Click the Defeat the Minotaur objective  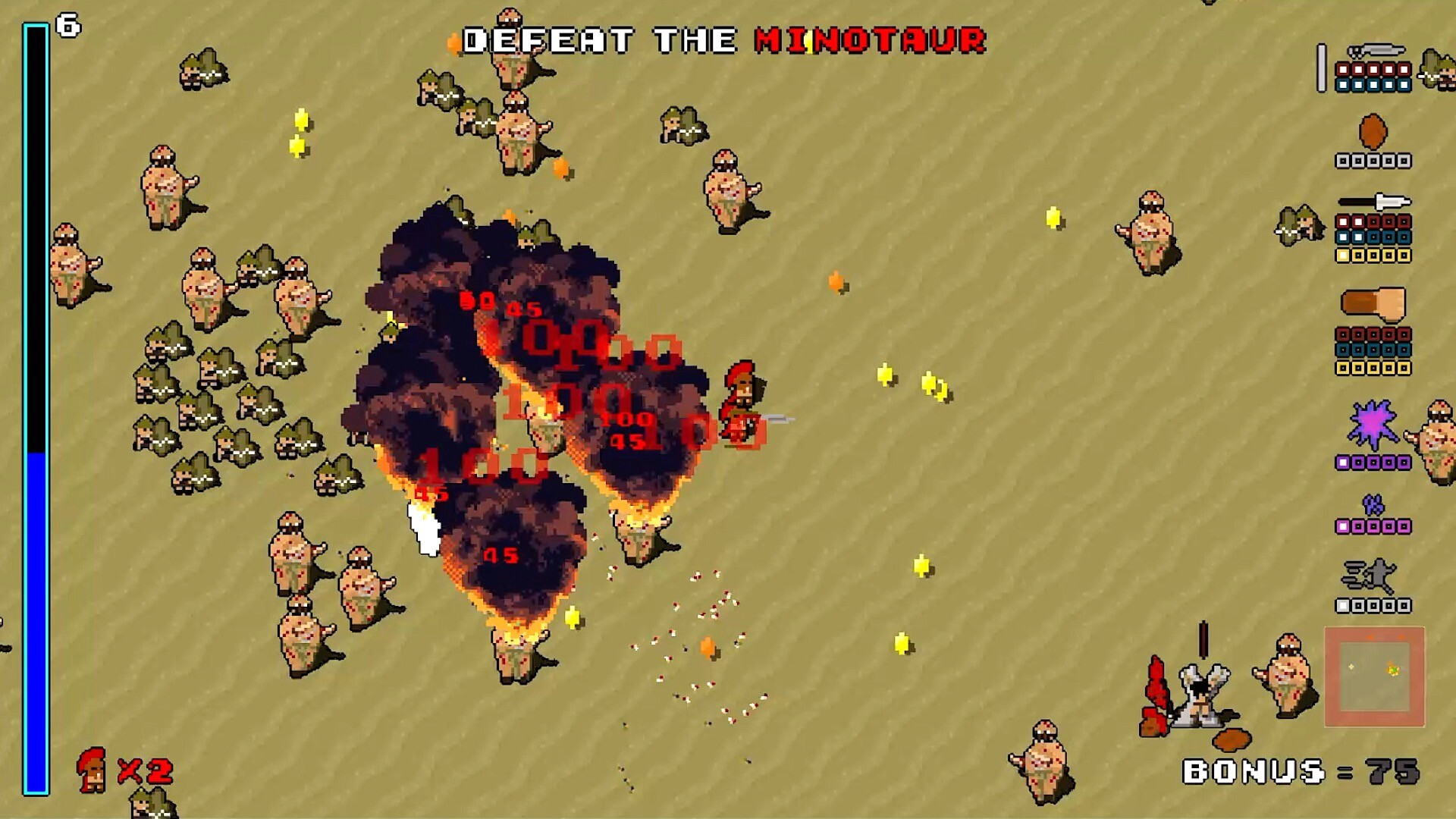[x=724, y=41]
